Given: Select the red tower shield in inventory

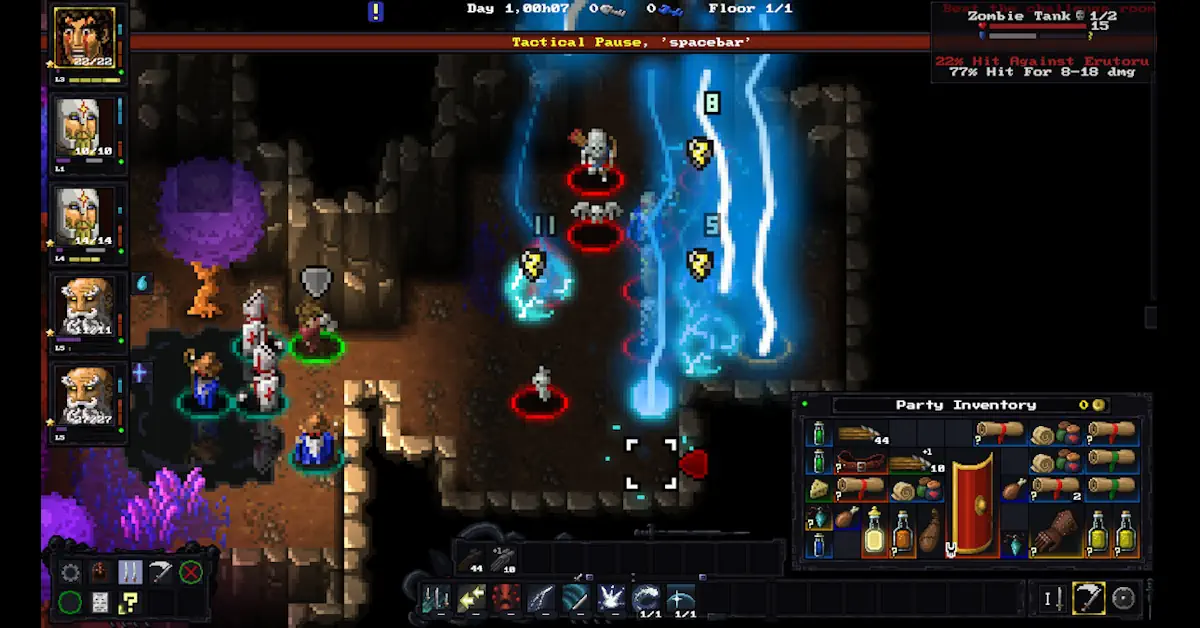Looking at the screenshot, I should click(x=972, y=504).
